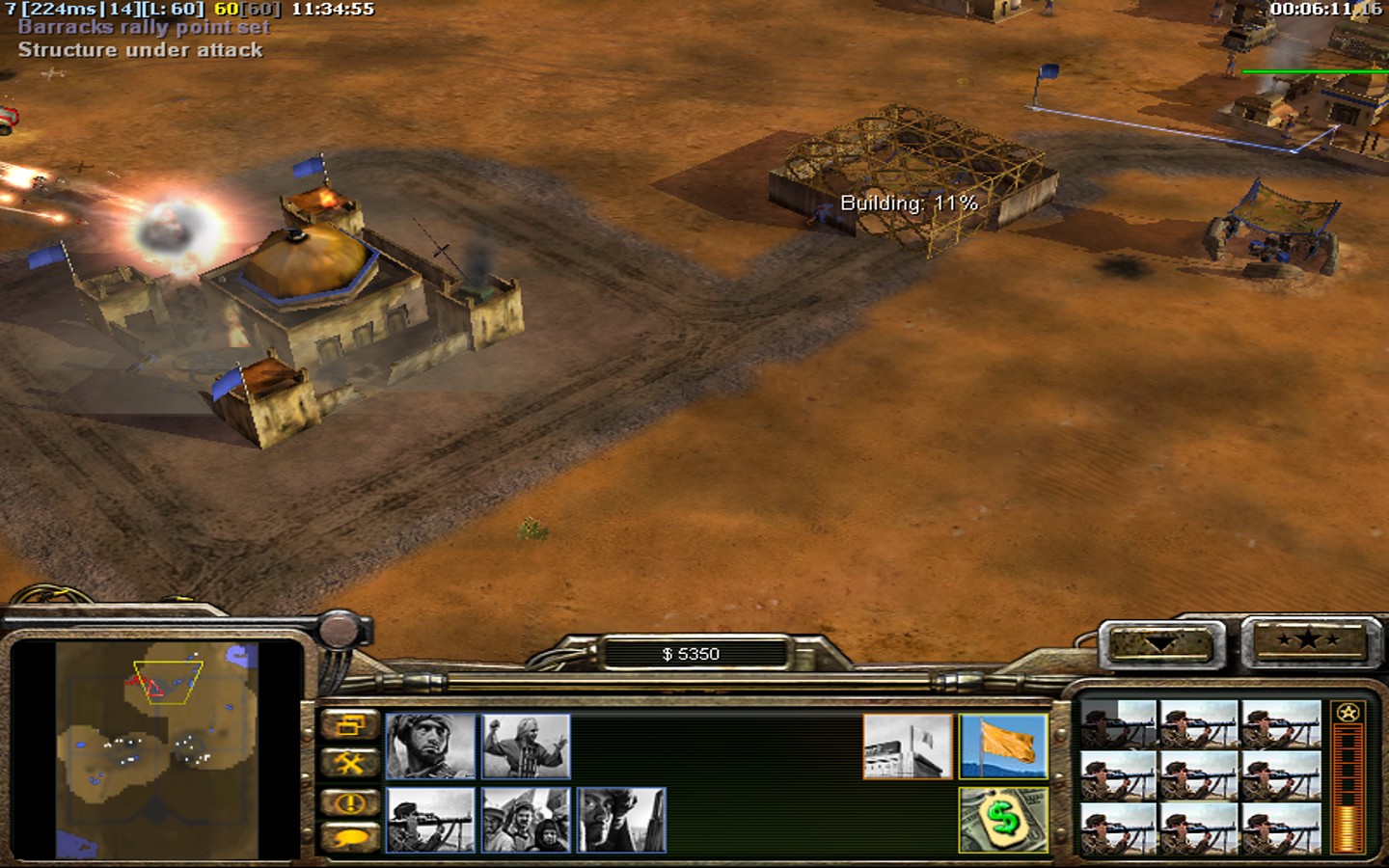Purchase the building-with-flag capture upgrade
This screenshot has width=1389, height=868.
coord(908,746)
